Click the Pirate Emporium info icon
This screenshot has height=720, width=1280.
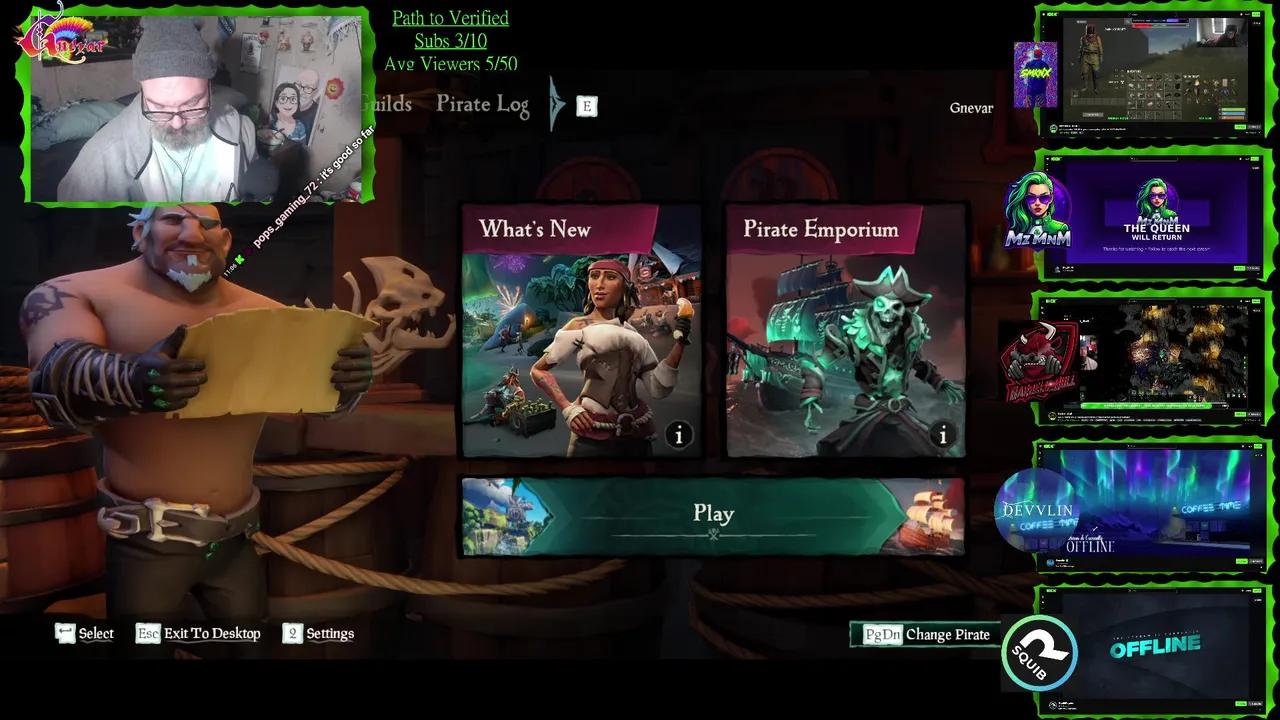(x=941, y=435)
